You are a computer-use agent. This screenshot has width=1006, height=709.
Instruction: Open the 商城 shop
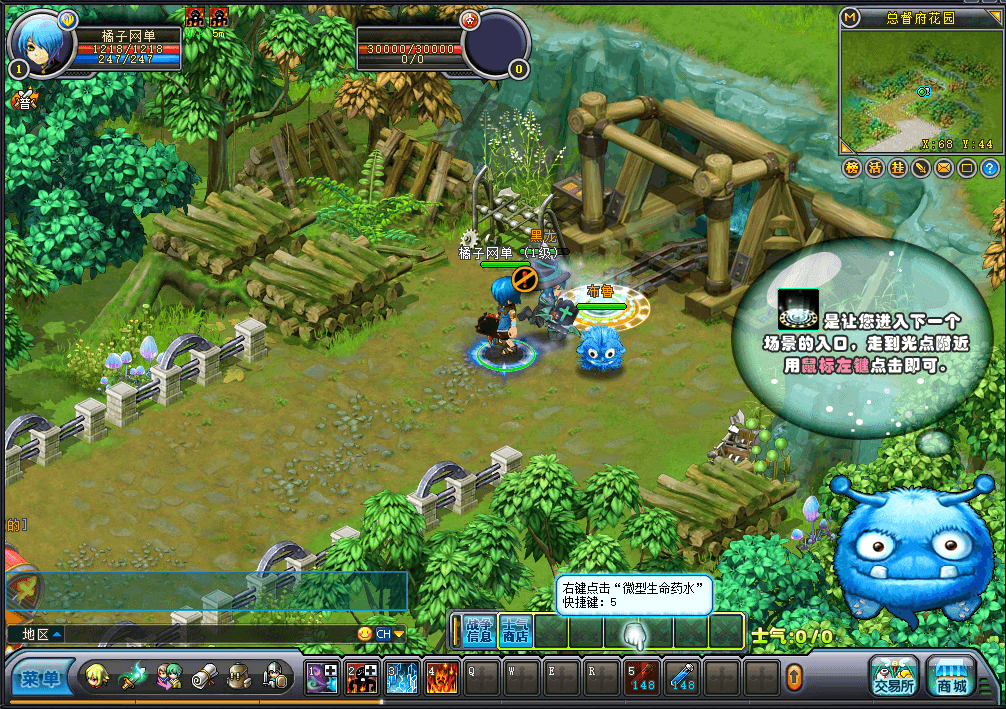[950, 676]
